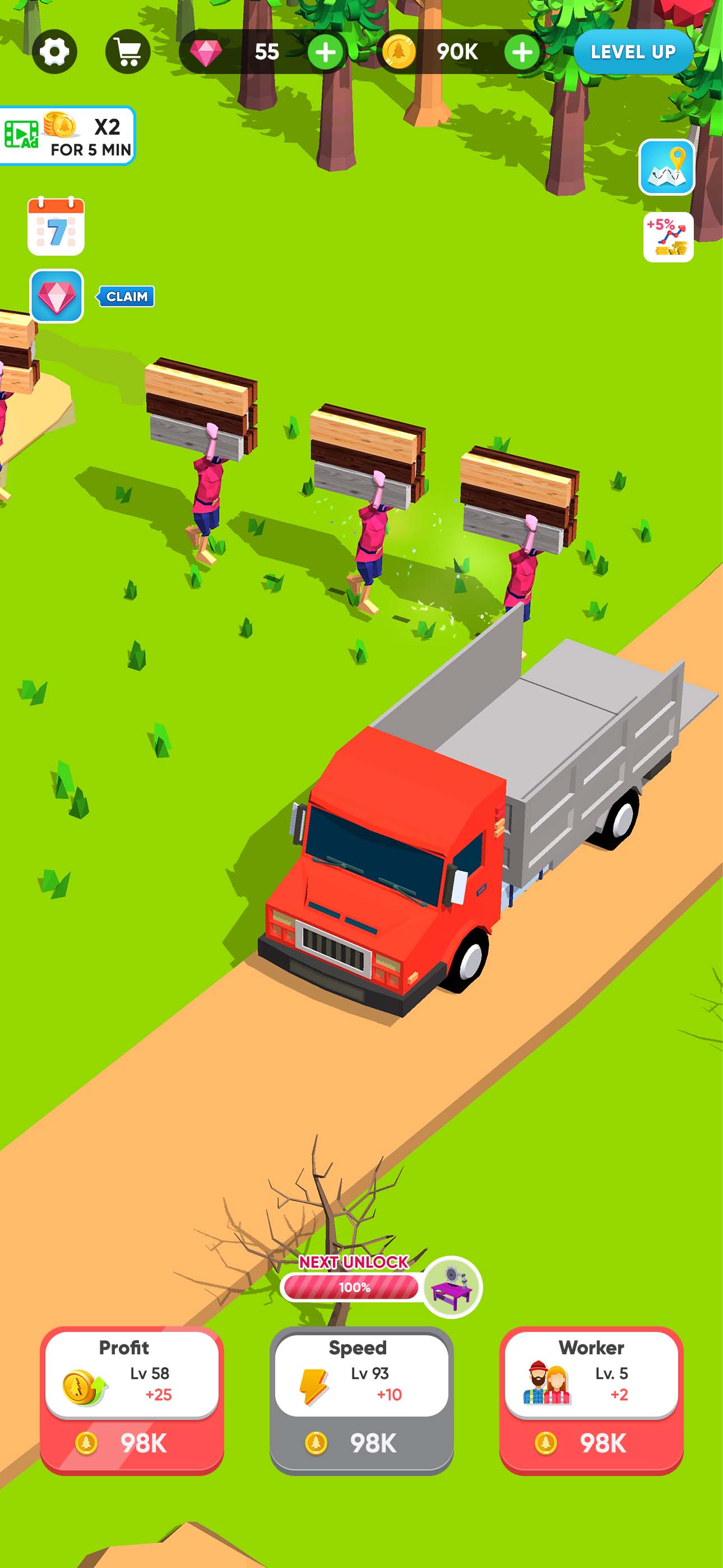Add more gems with the plus button

point(325,52)
